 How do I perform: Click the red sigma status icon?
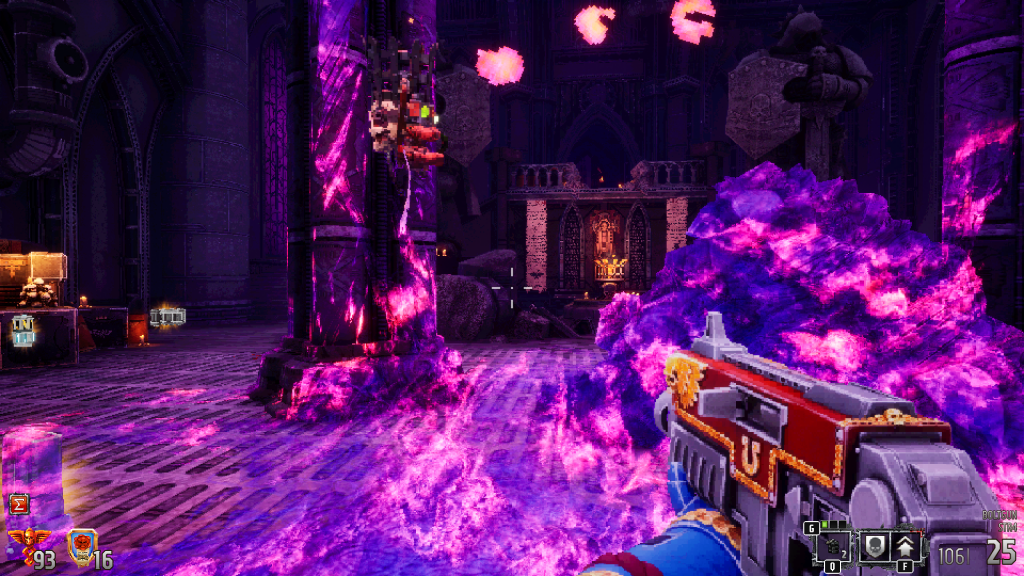point(17,503)
